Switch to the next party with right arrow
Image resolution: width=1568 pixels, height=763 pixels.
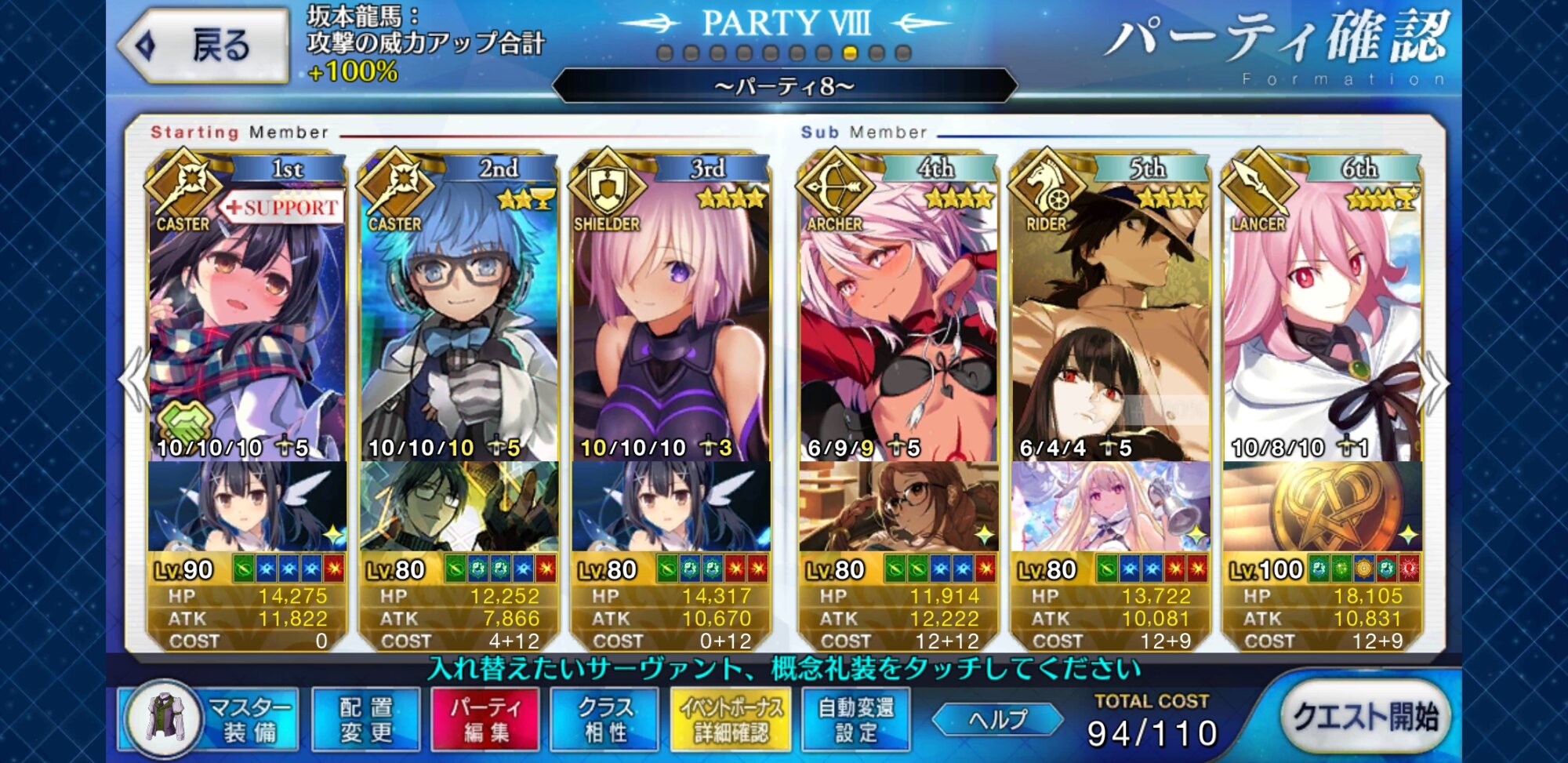pos(1435,381)
